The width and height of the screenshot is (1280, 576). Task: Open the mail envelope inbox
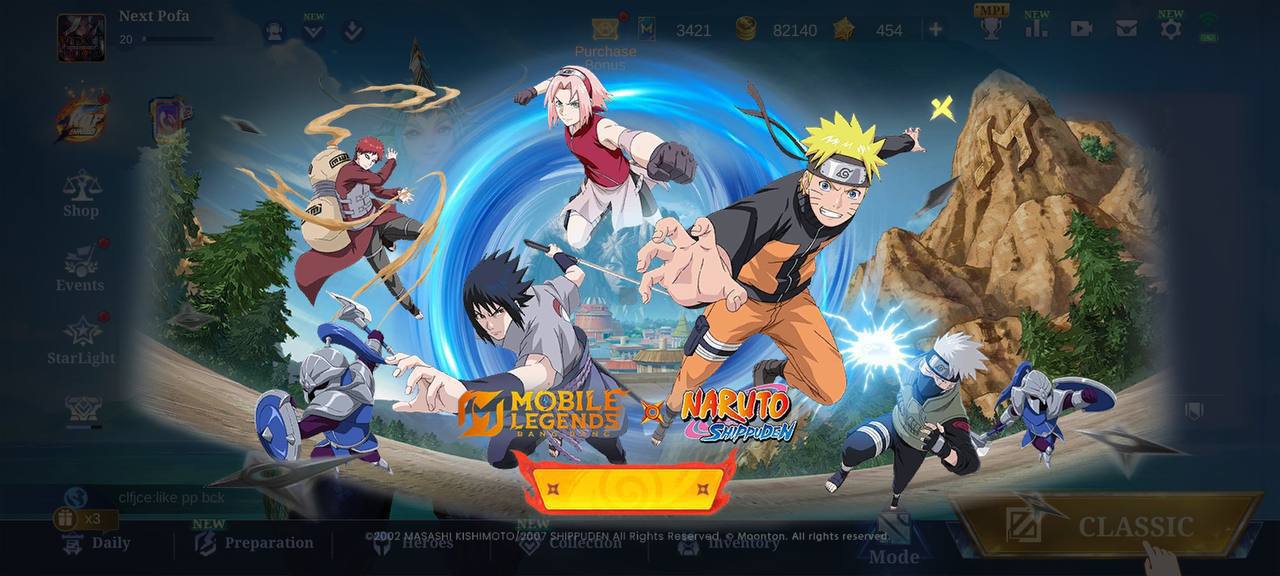click(1126, 29)
